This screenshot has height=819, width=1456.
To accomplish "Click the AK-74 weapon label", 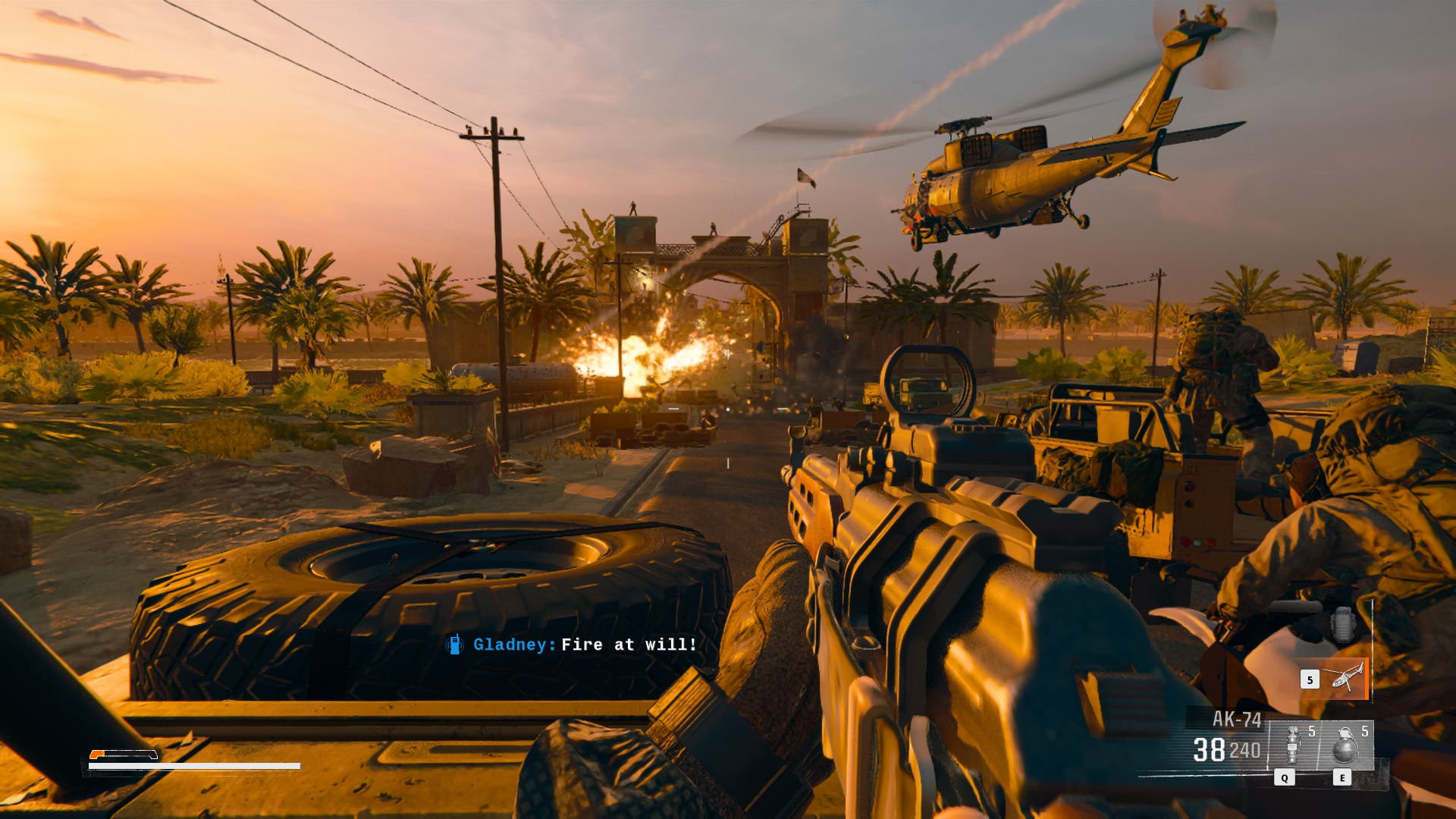I will 1236,719.
